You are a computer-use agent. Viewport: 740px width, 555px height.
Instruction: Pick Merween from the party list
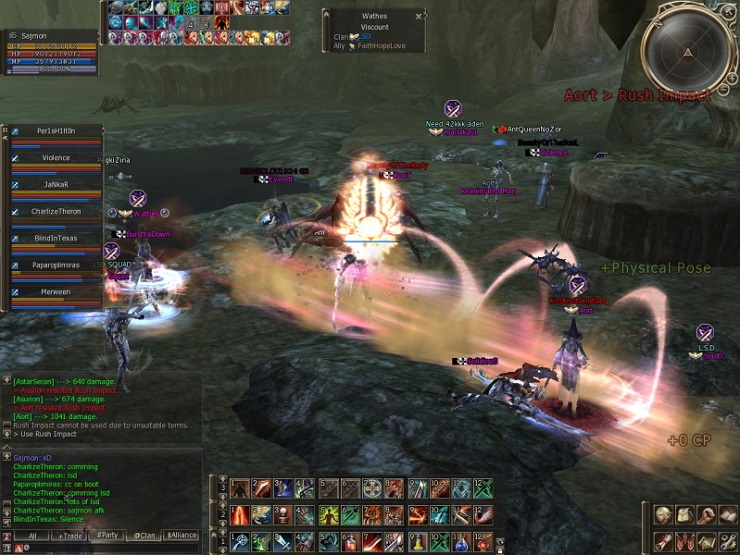click(x=56, y=293)
